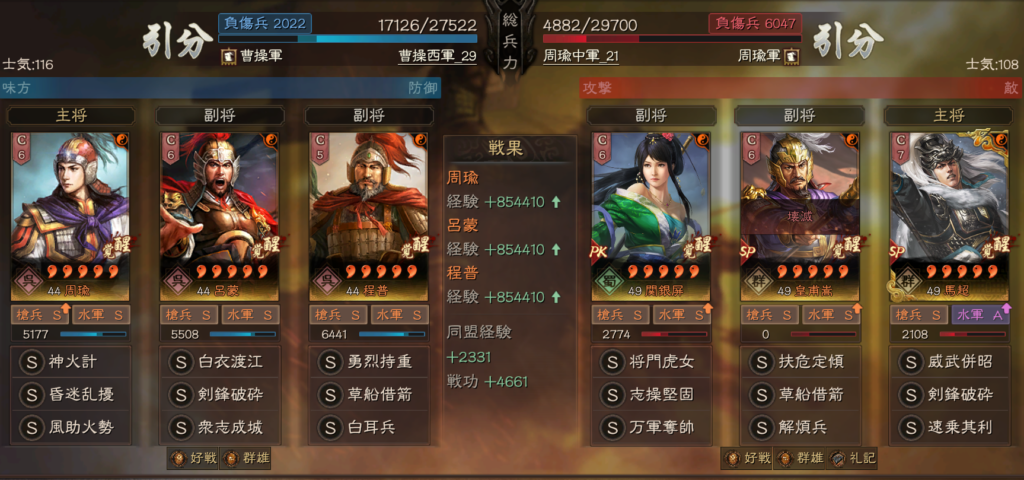The image size is (1024, 480).
Task: Select the 衆志成城 skill
Action: click(219, 427)
